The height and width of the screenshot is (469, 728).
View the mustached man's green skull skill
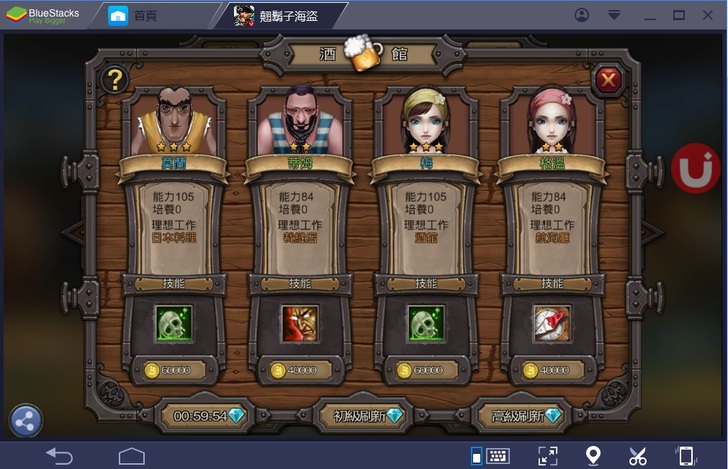[175, 323]
